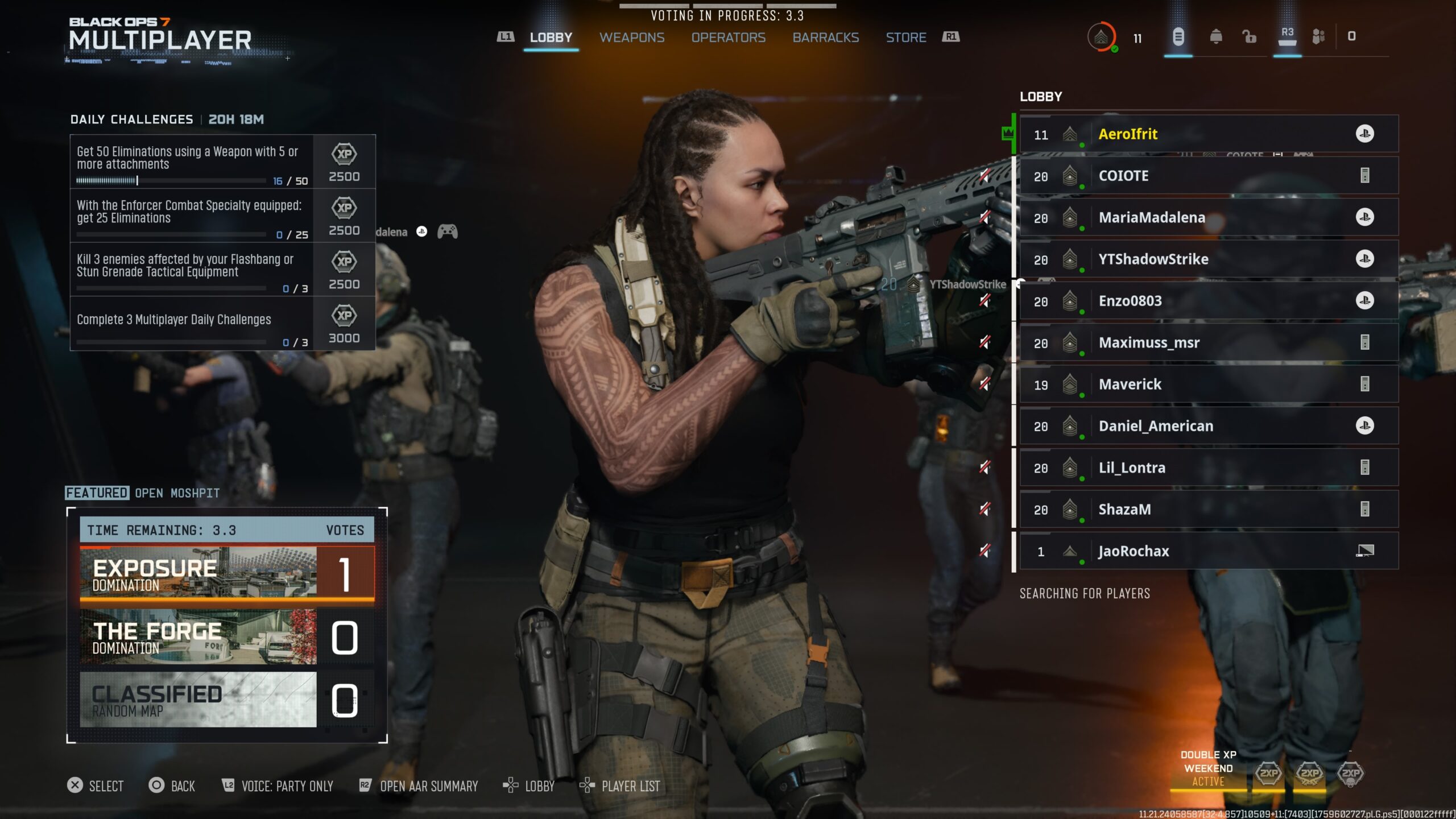Select the Lobby tab
This screenshot has height=819, width=1456.
551,38
